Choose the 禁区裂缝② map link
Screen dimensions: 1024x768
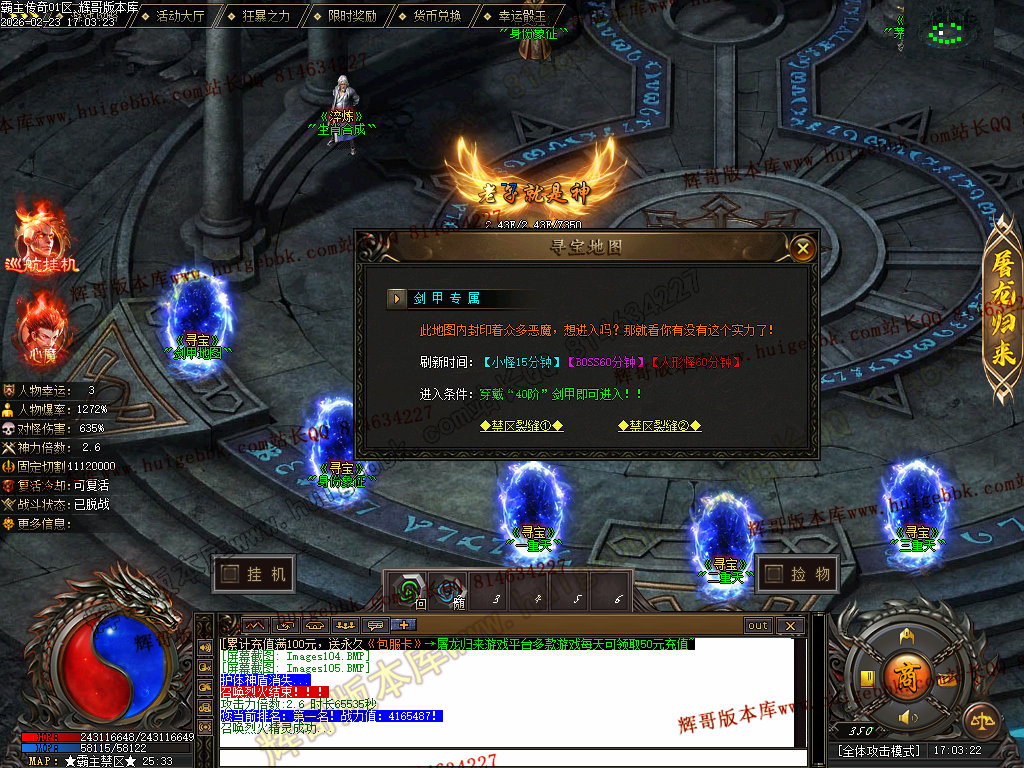659,425
